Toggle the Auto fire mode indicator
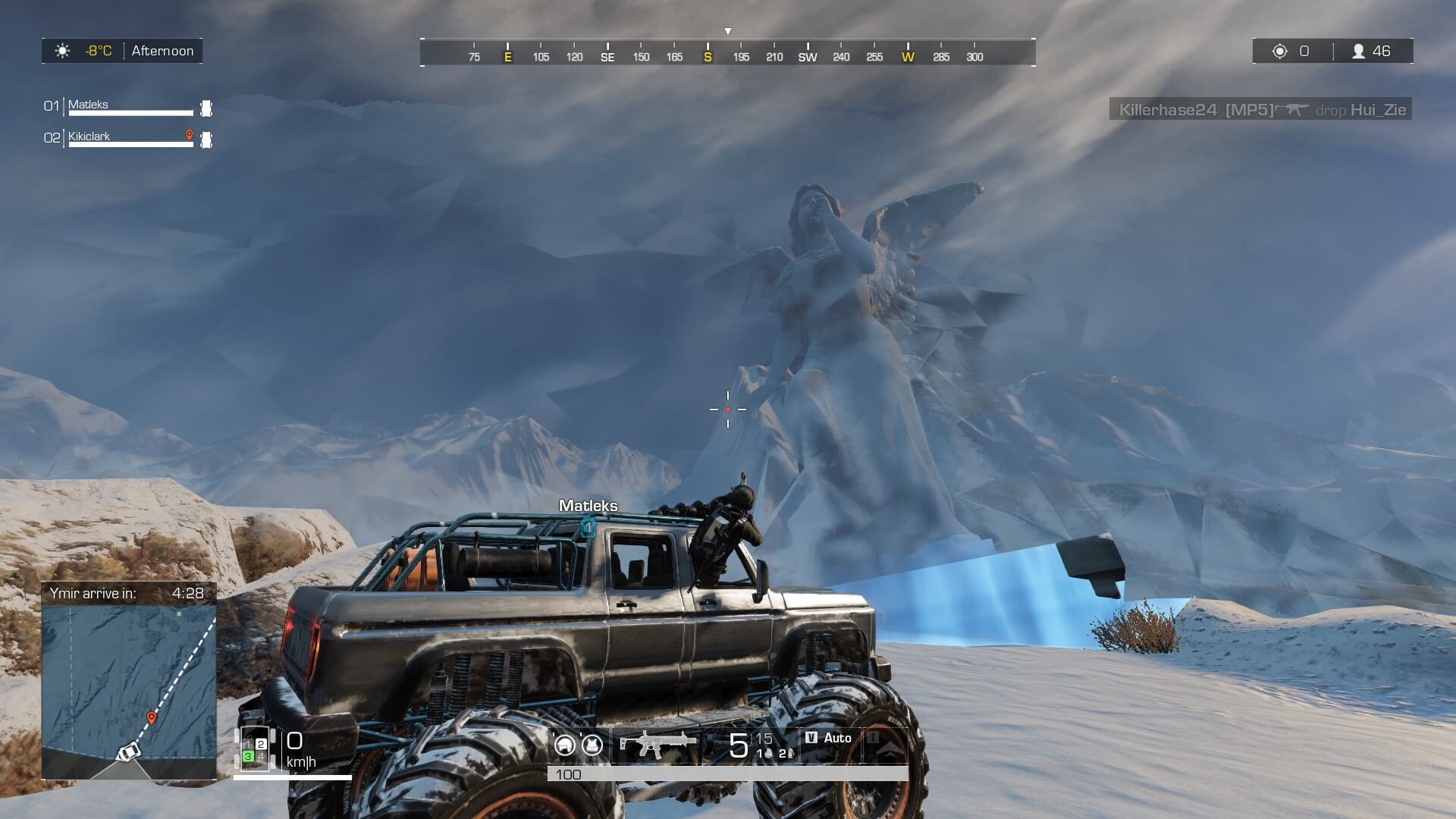This screenshot has height=819, width=1456. click(830, 738)
